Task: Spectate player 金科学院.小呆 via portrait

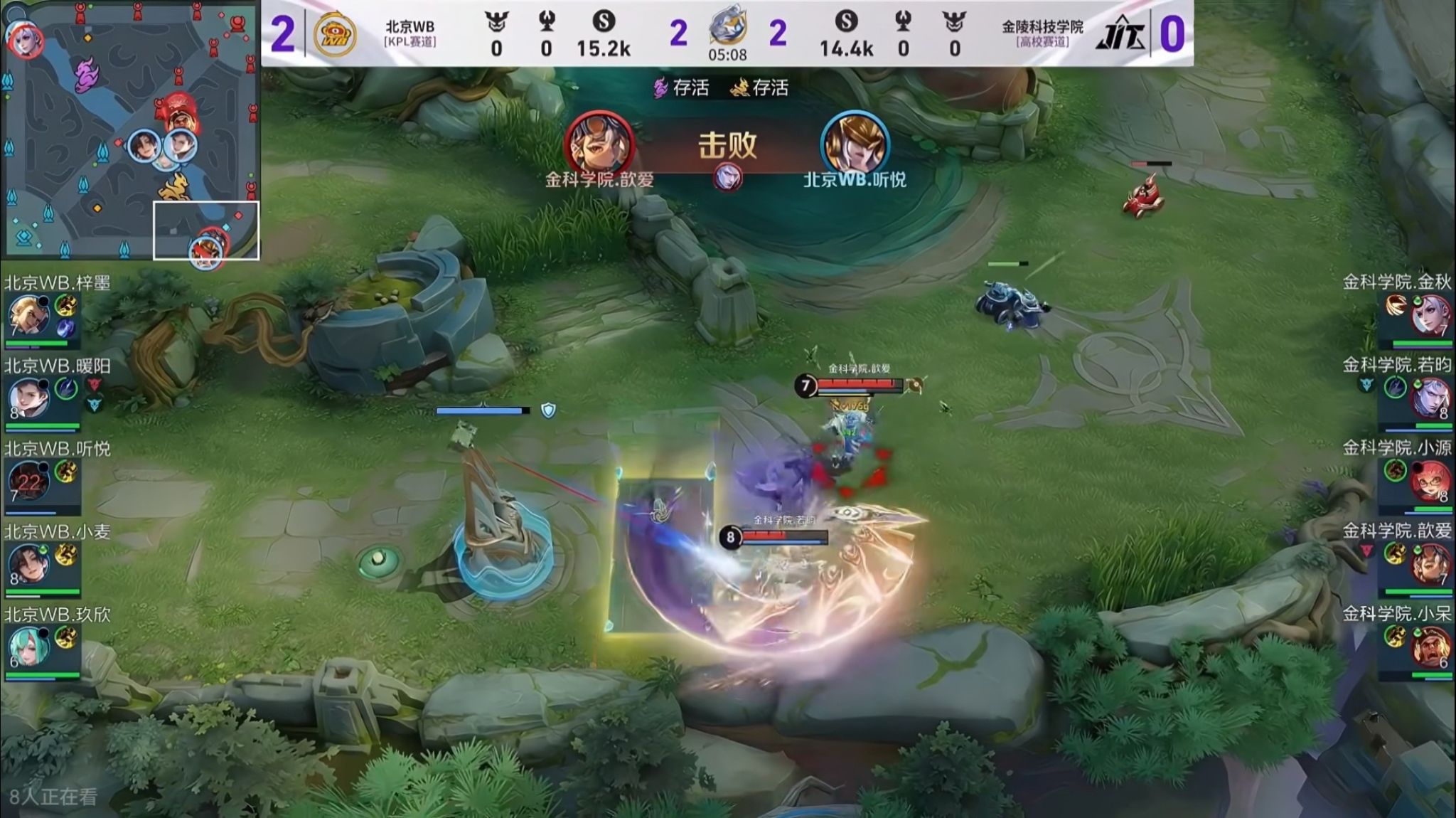Action: 1429,648
